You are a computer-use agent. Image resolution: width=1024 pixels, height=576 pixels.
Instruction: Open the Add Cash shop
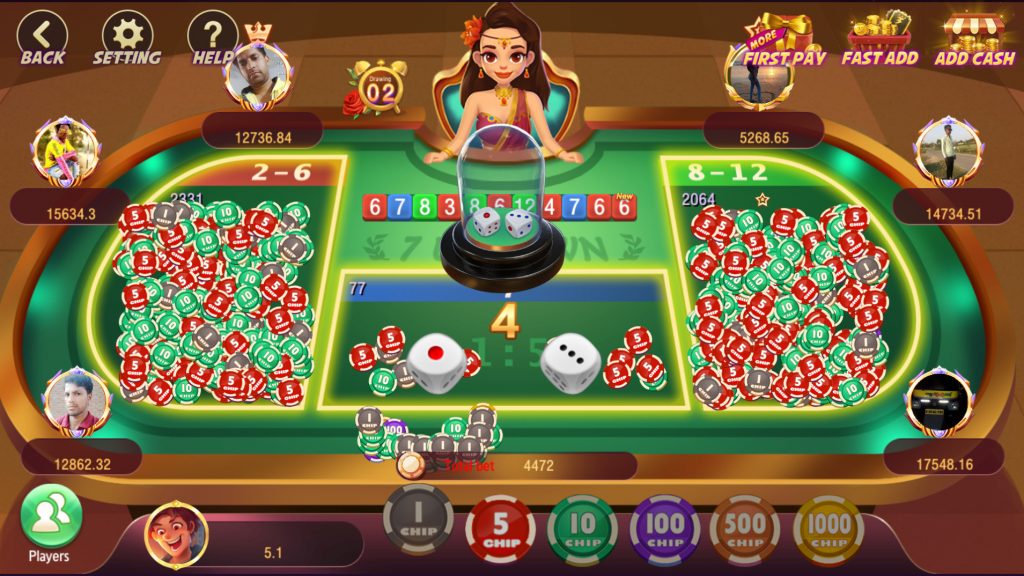tap(974, 40)
